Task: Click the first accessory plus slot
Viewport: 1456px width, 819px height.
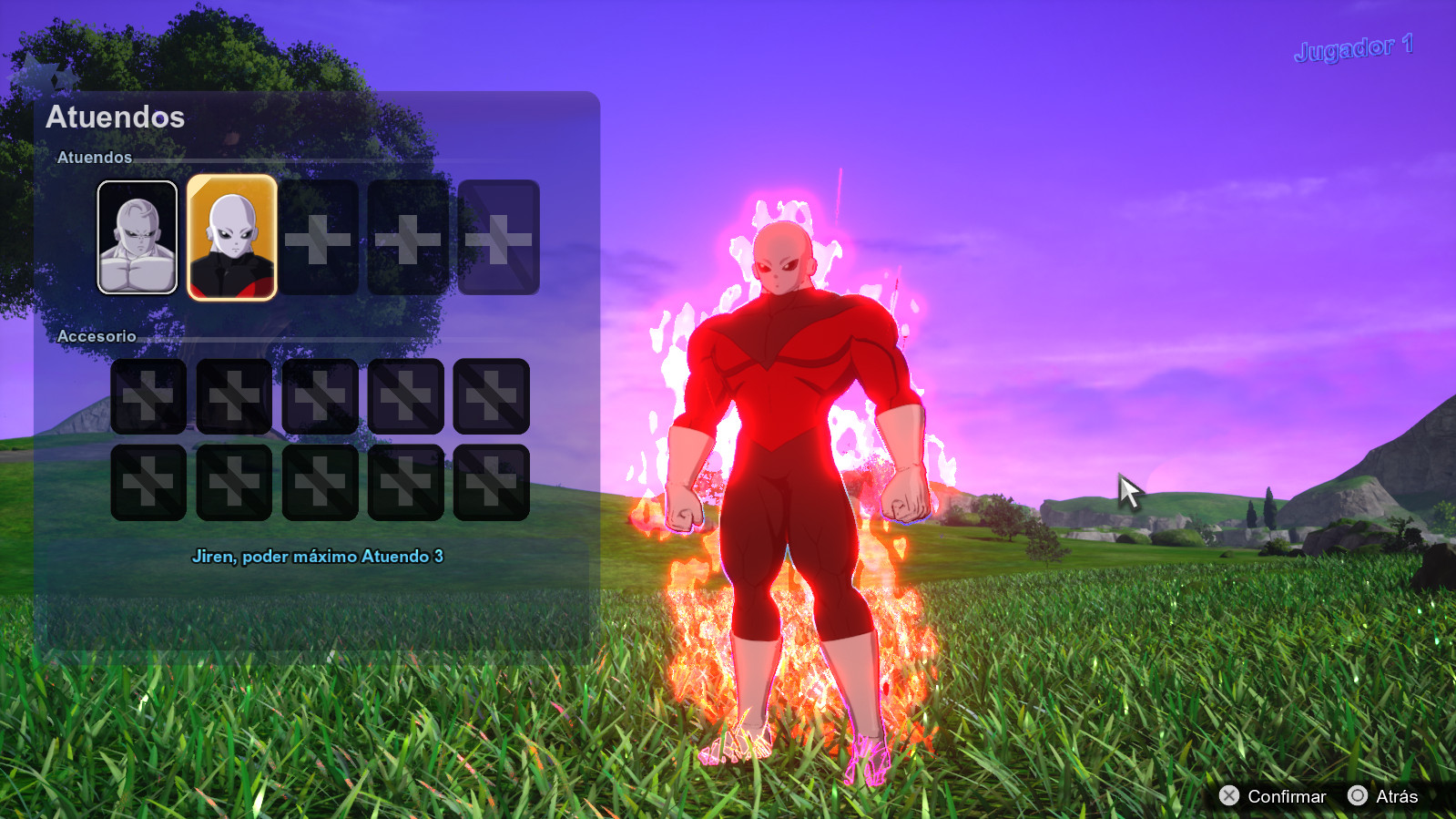Action: [x=148, y=398]
